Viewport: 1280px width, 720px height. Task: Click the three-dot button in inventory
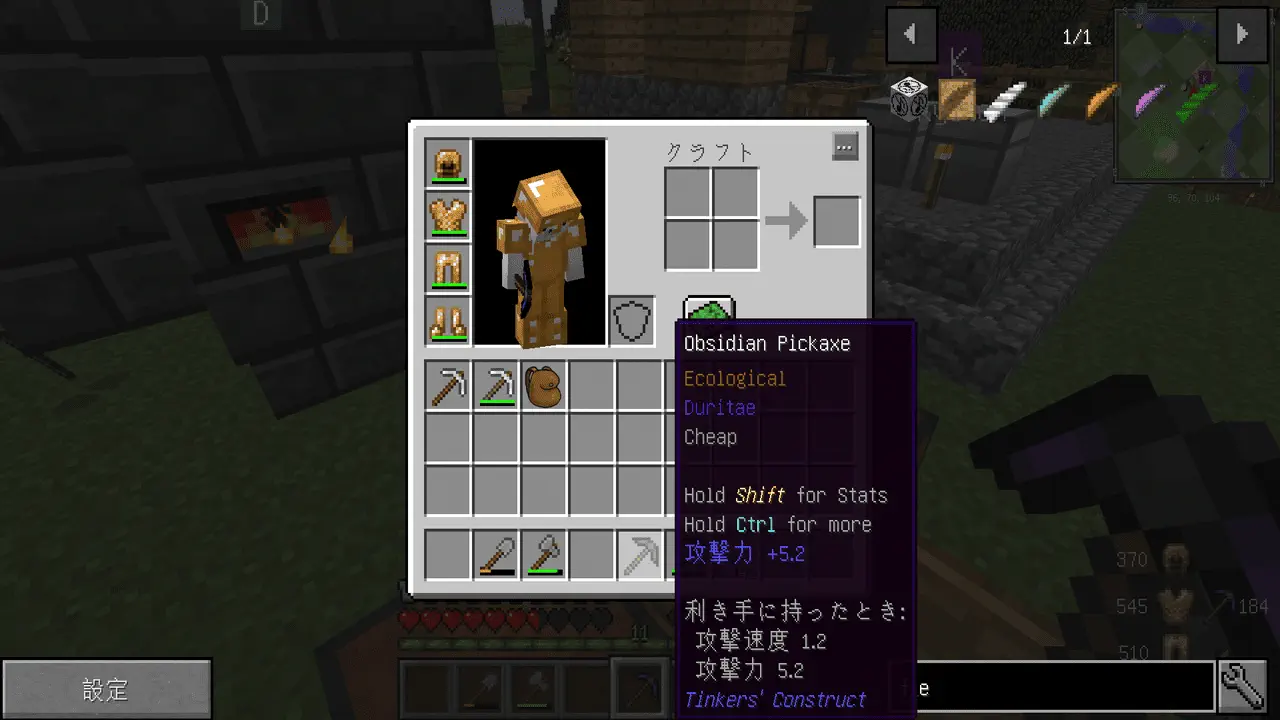(x=845, y=147)
